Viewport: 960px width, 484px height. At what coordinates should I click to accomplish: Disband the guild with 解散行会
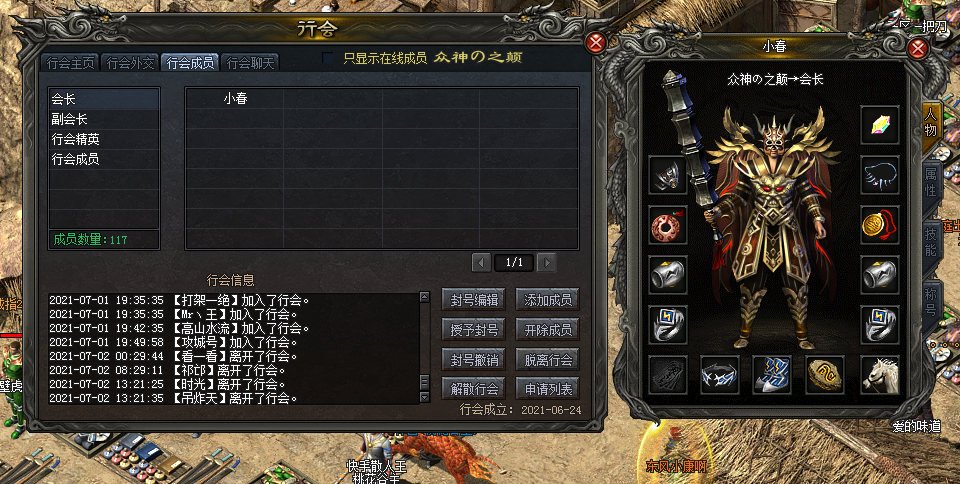pos(474,388)
